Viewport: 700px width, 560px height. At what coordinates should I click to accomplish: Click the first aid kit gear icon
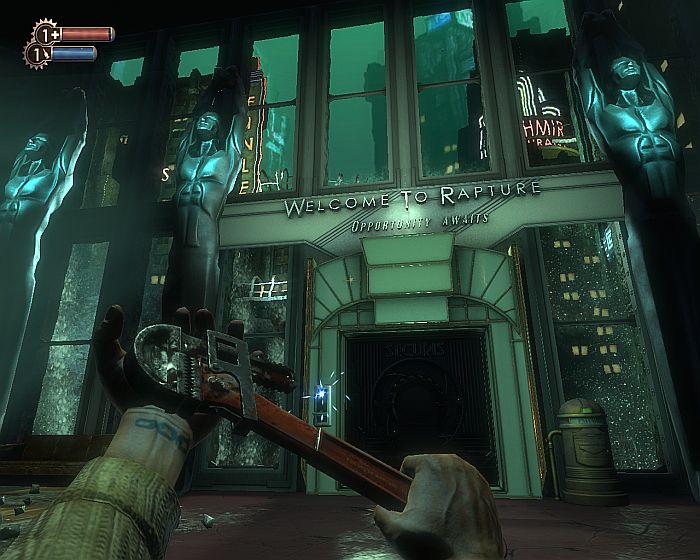45,32
